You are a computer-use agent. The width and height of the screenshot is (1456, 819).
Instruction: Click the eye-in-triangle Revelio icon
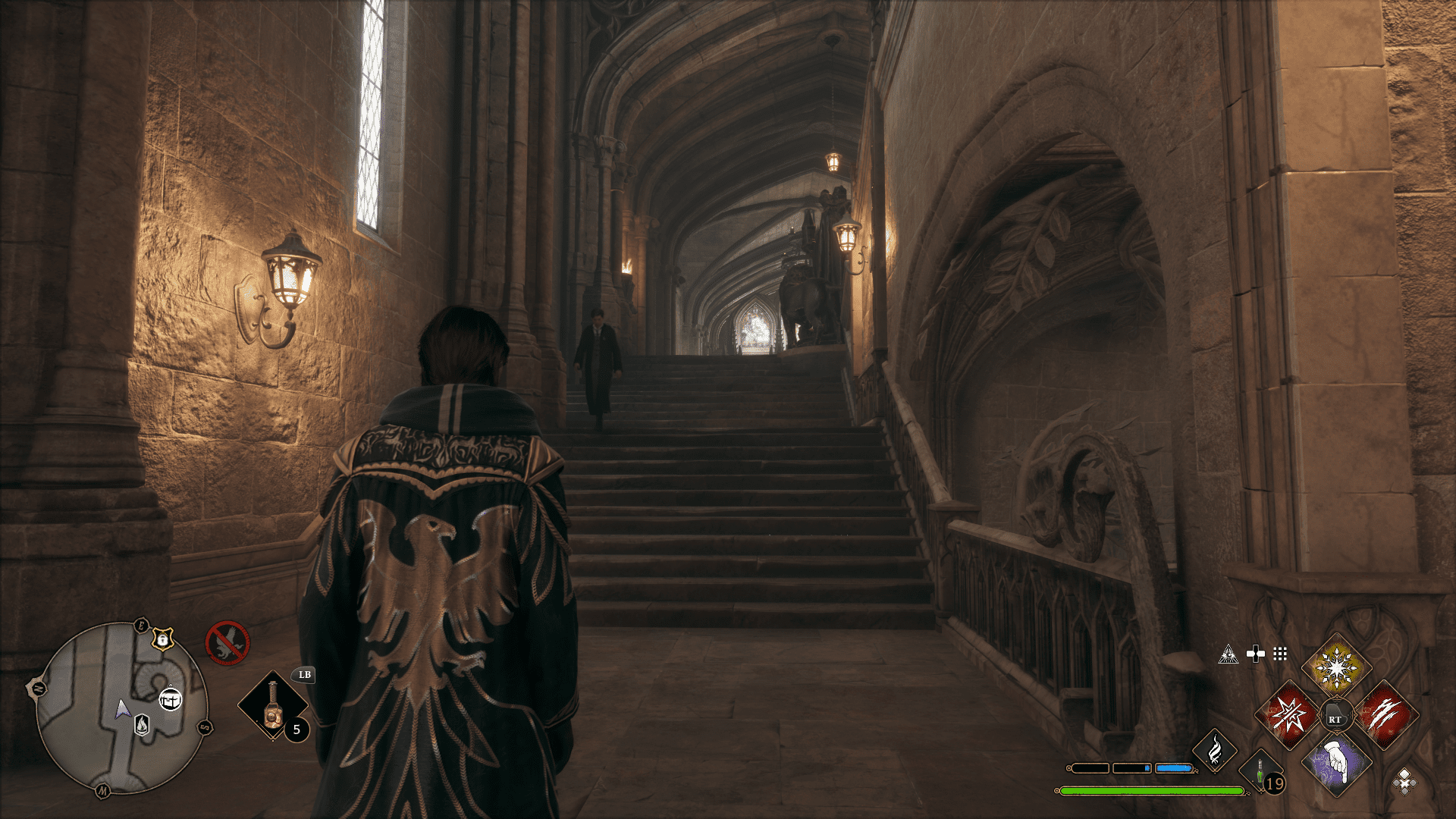[1228, 654]
